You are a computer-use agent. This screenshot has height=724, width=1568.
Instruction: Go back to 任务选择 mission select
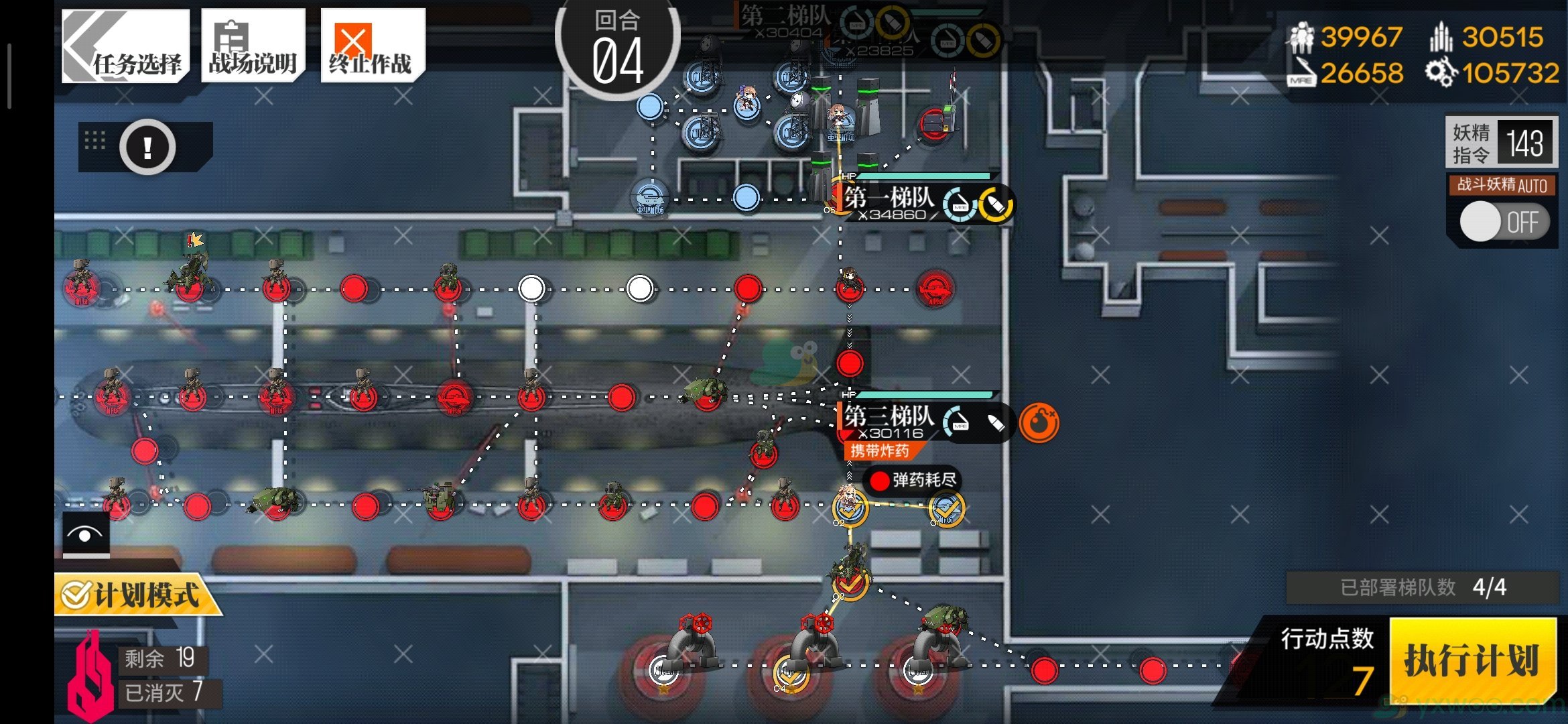(x=125, y=46)
